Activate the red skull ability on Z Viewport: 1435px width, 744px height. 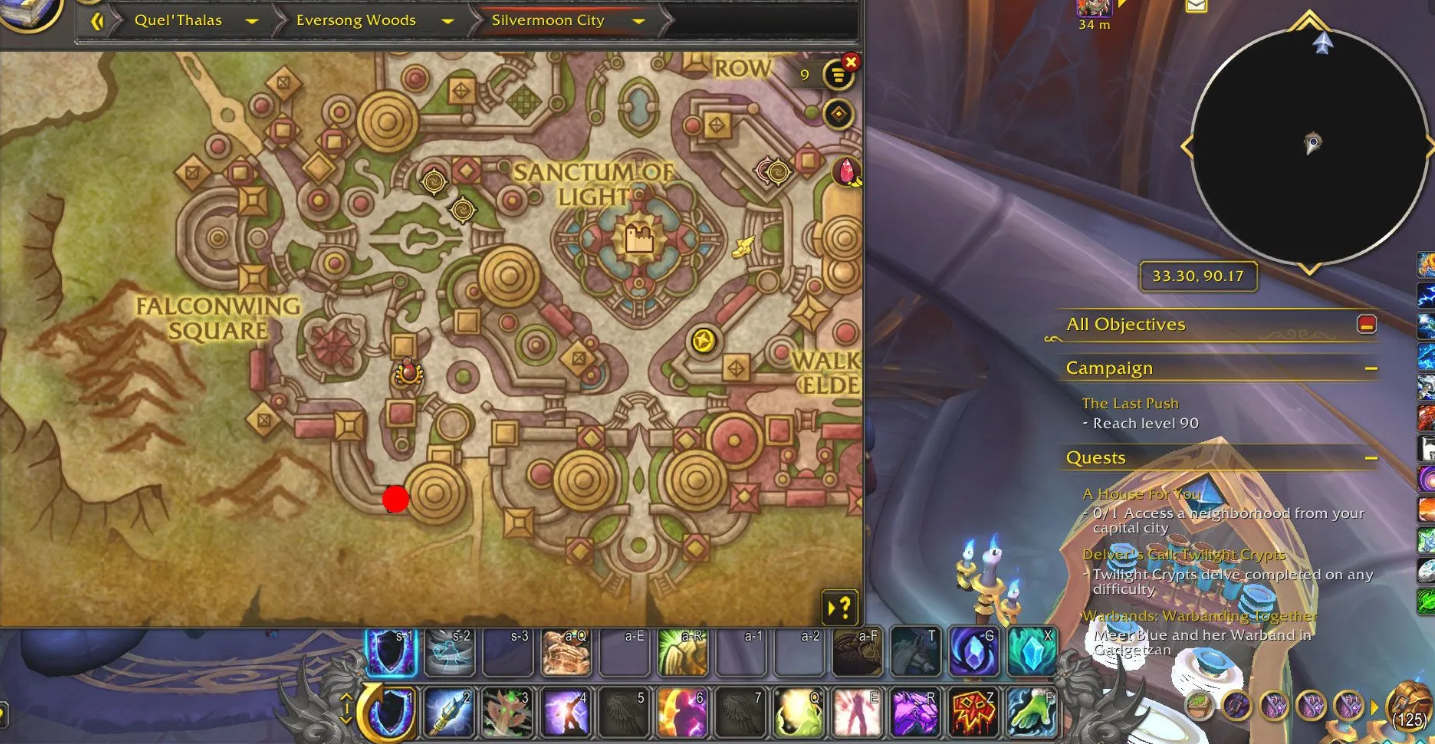pyautogui.click(x=973, y=713)
